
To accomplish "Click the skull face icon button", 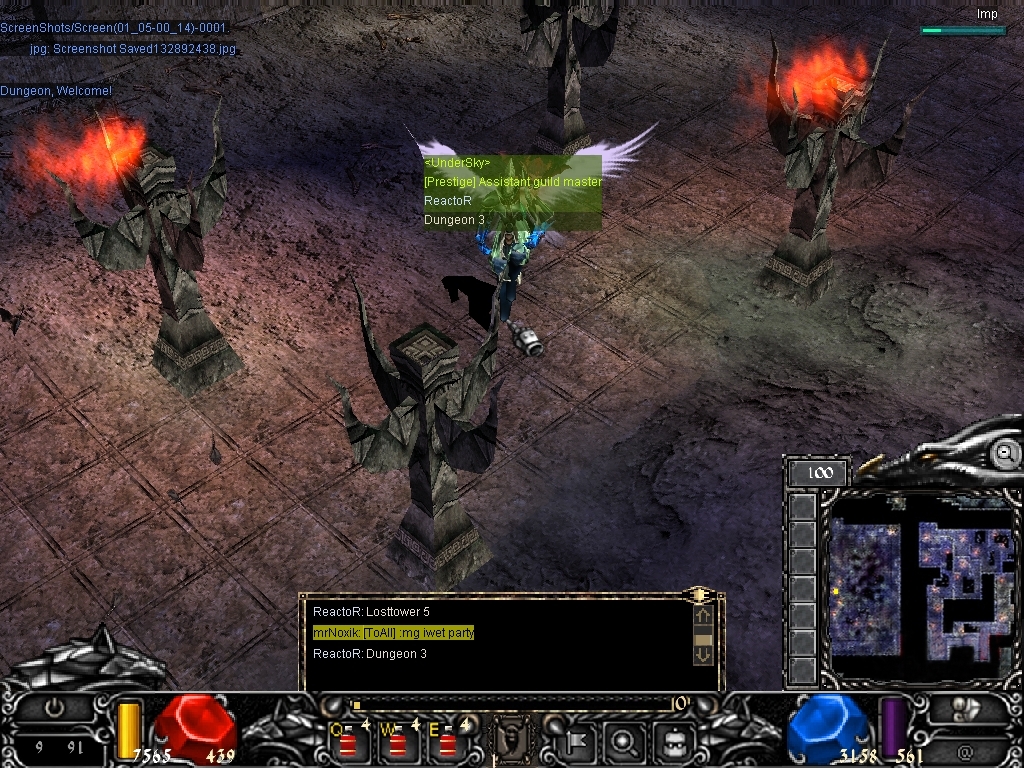I will click(x=673, y=742).
